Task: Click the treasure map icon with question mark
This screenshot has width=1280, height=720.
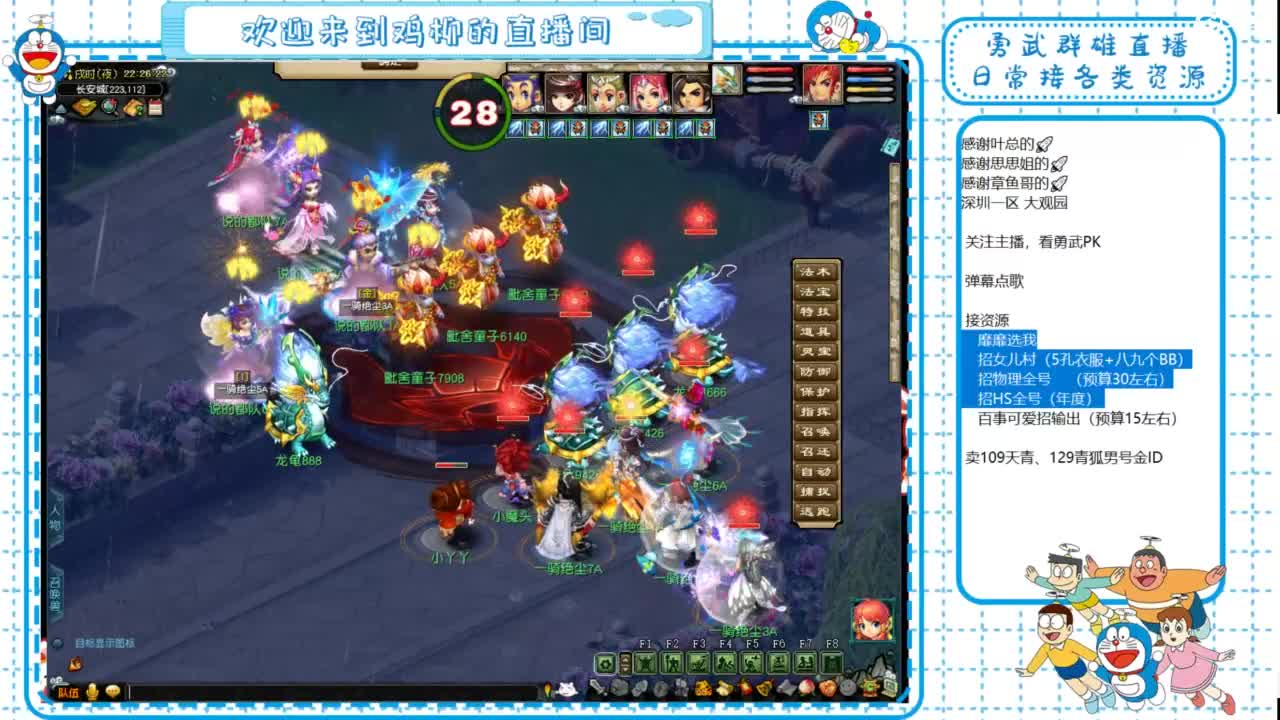Action: tap(133, 107)
